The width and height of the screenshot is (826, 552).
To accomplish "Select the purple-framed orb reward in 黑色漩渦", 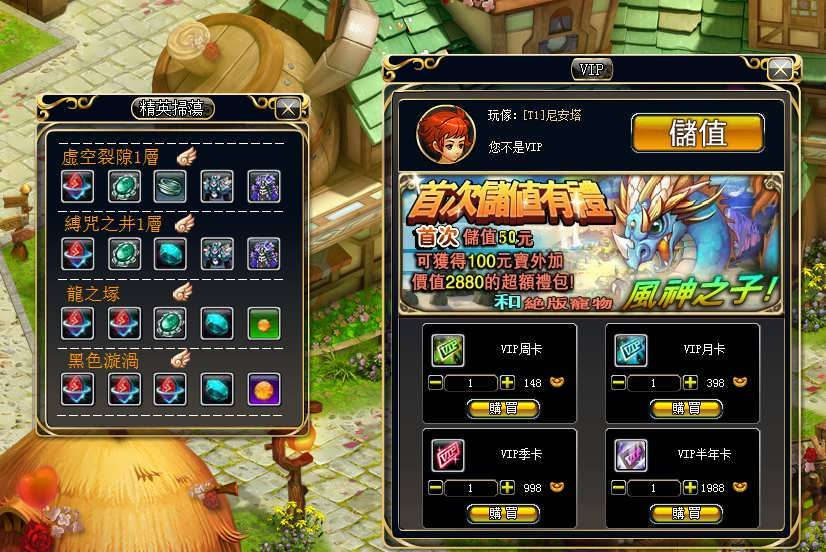I will (264, 388).
